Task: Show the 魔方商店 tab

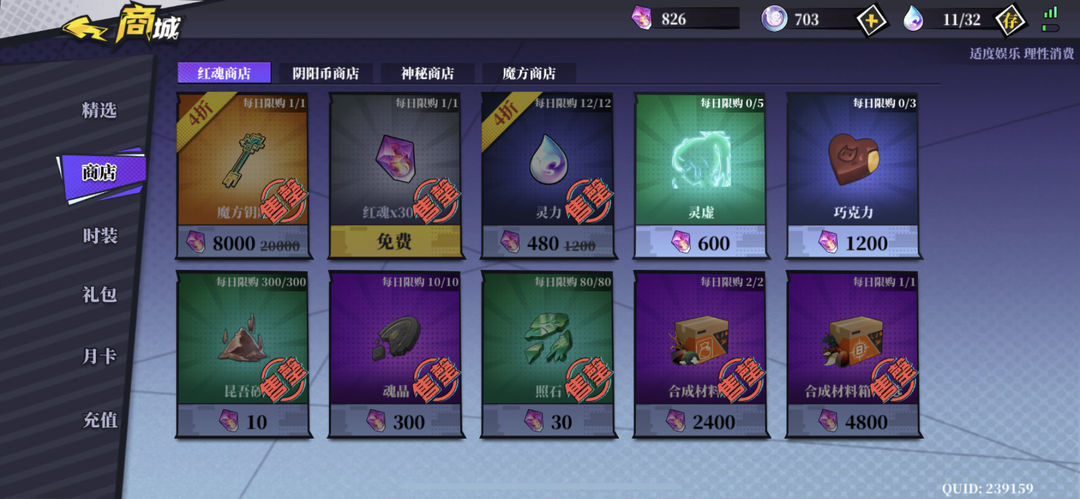Action: (528, 73)
